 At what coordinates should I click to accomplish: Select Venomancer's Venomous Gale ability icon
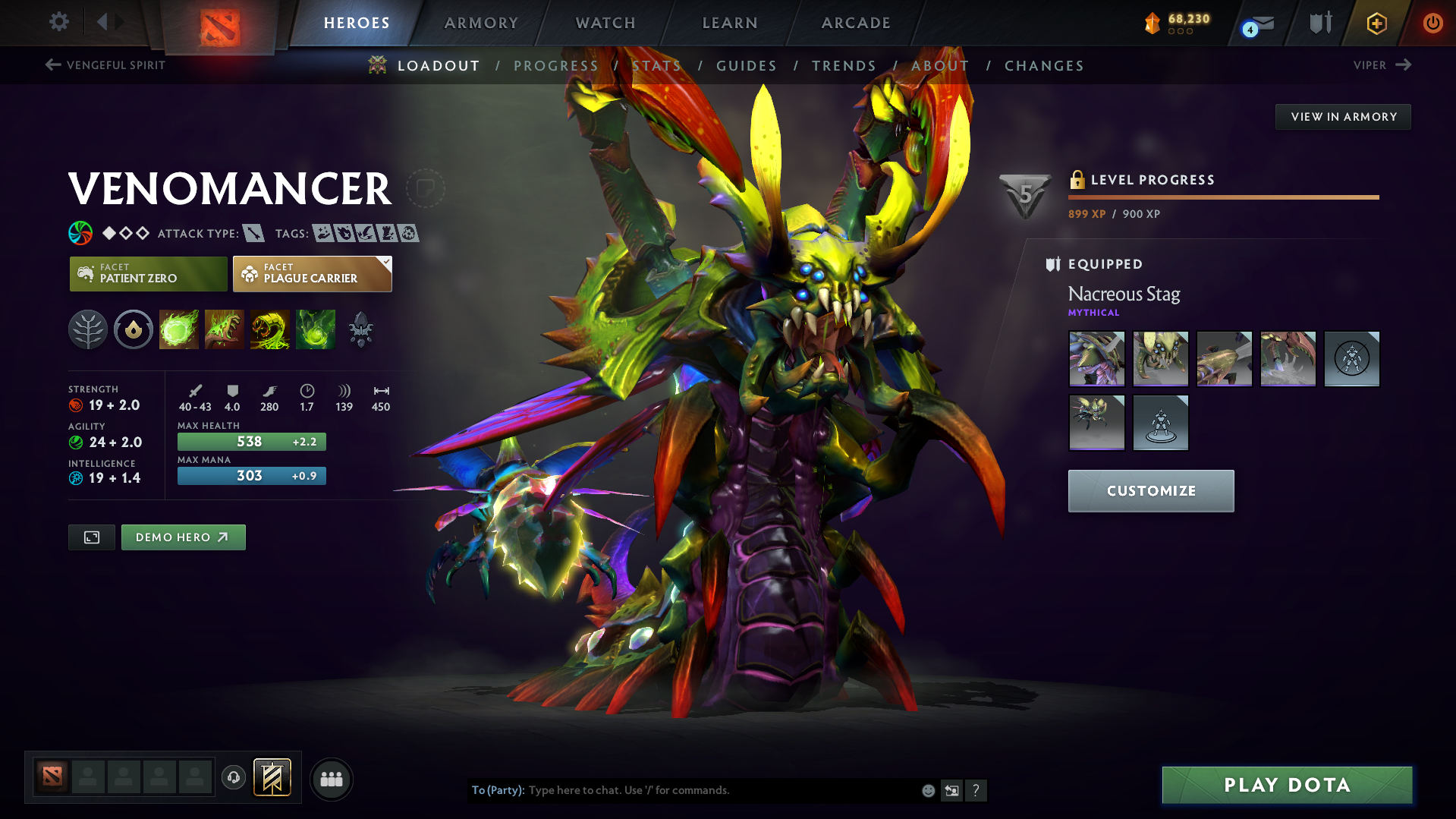179,329
